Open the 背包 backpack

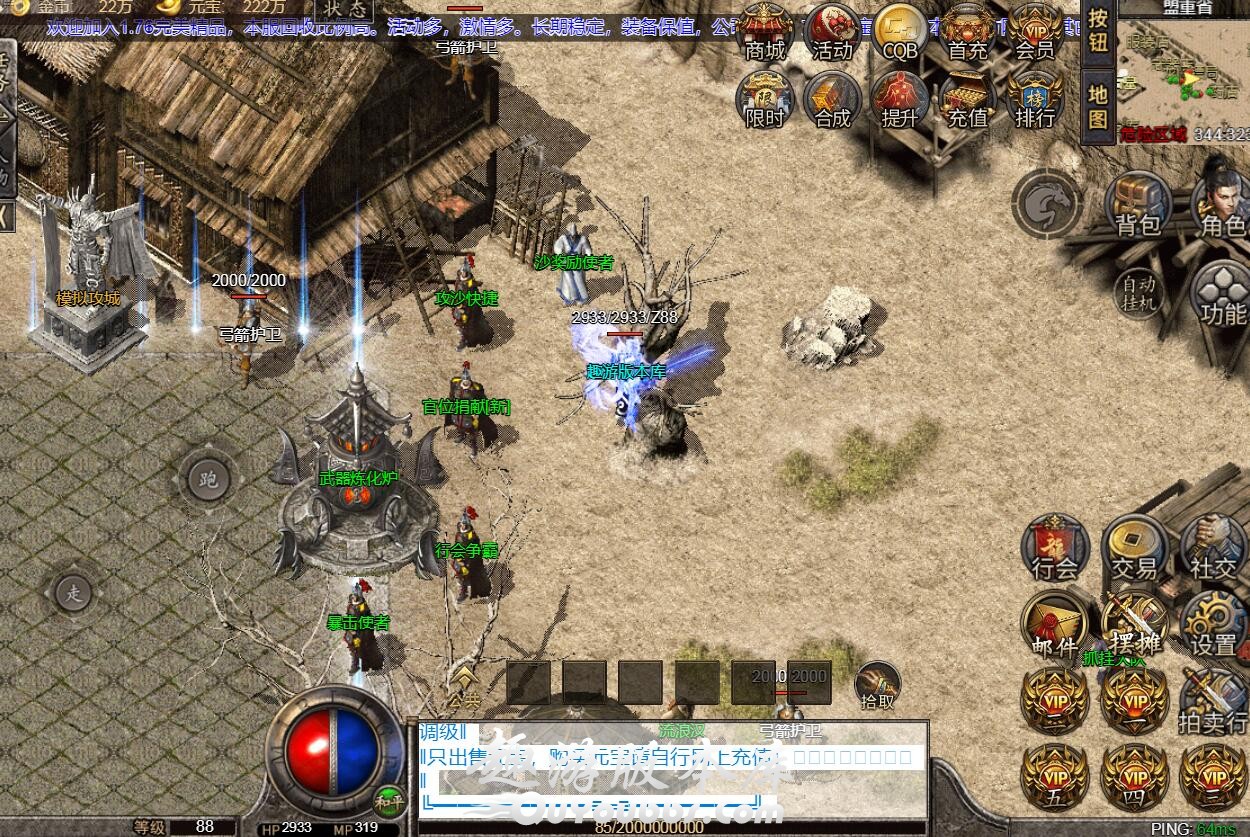point(1138,205)
